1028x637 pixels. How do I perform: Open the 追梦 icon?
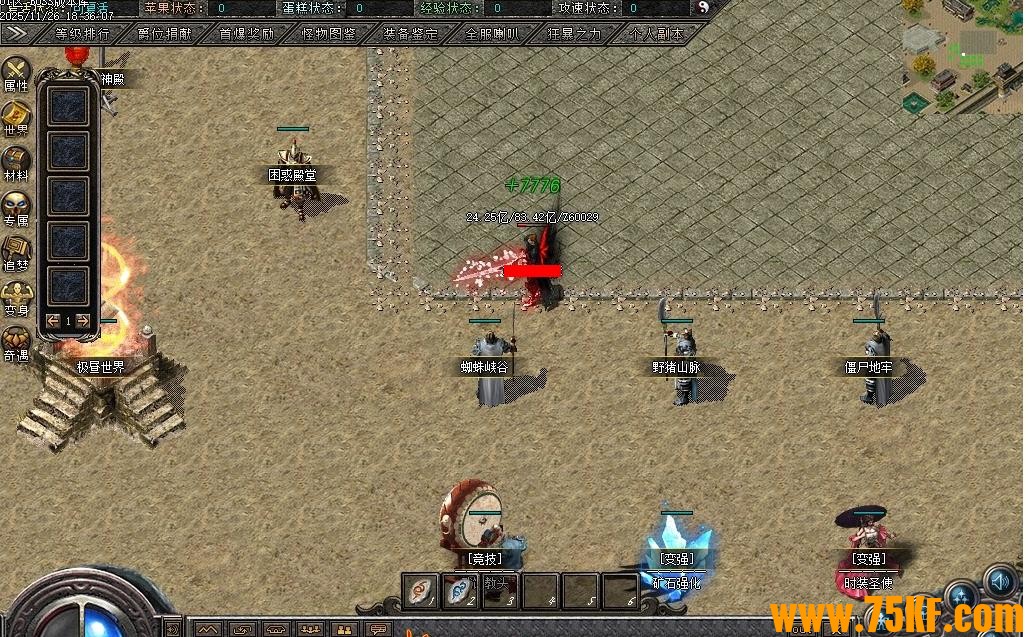click(x=16, y=251)
